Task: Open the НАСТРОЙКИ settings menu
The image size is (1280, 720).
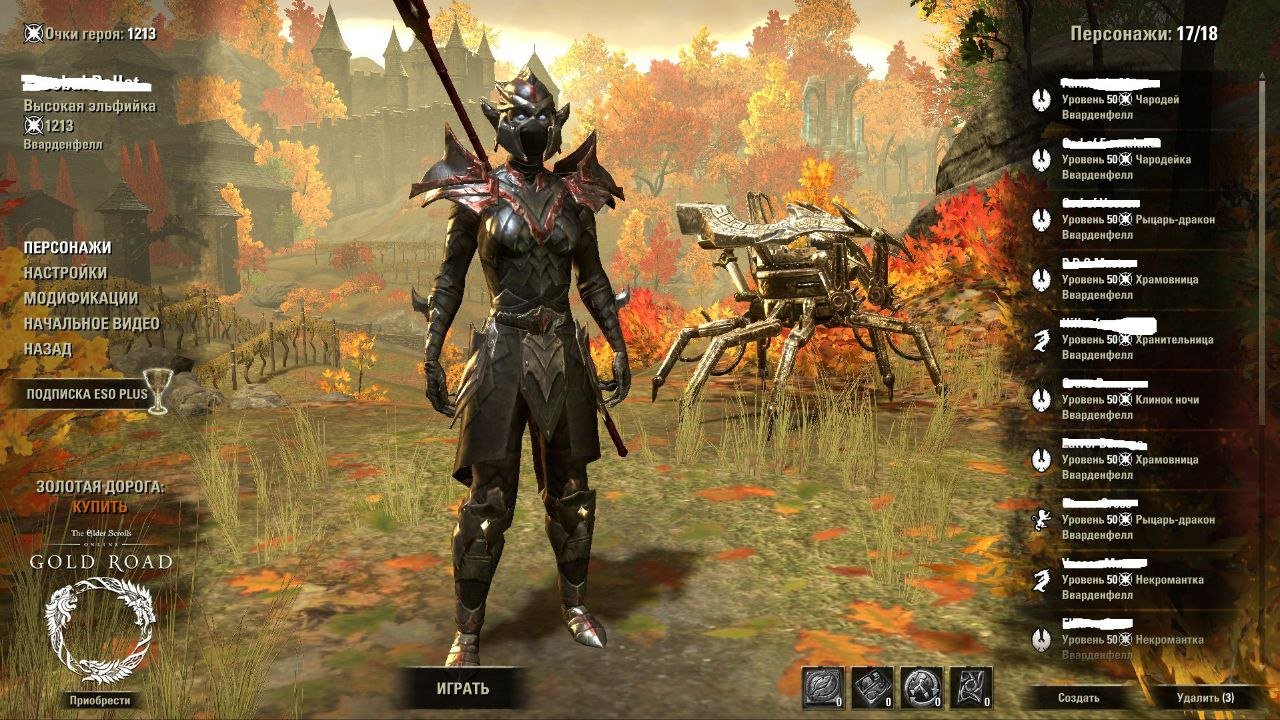Action: [x=65, y=272]
